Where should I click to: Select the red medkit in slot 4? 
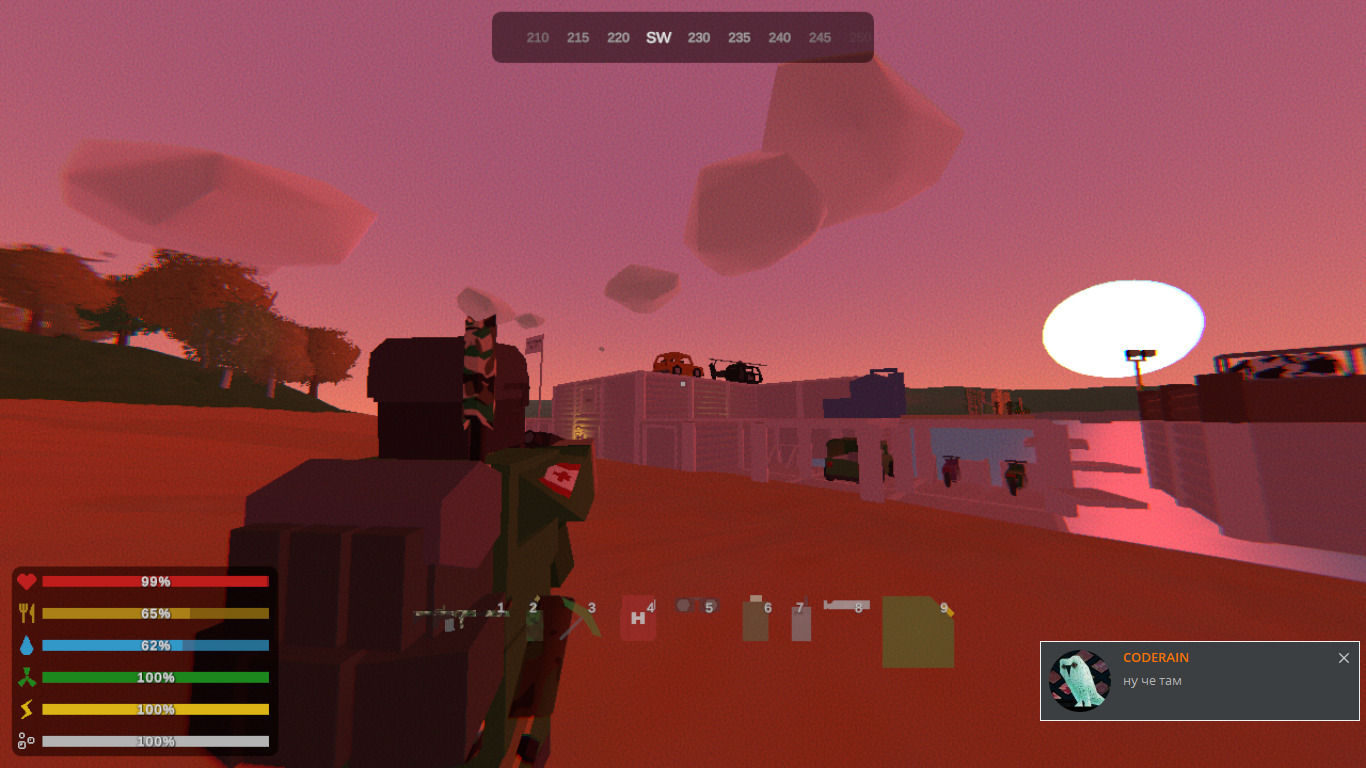pos(637,618)
